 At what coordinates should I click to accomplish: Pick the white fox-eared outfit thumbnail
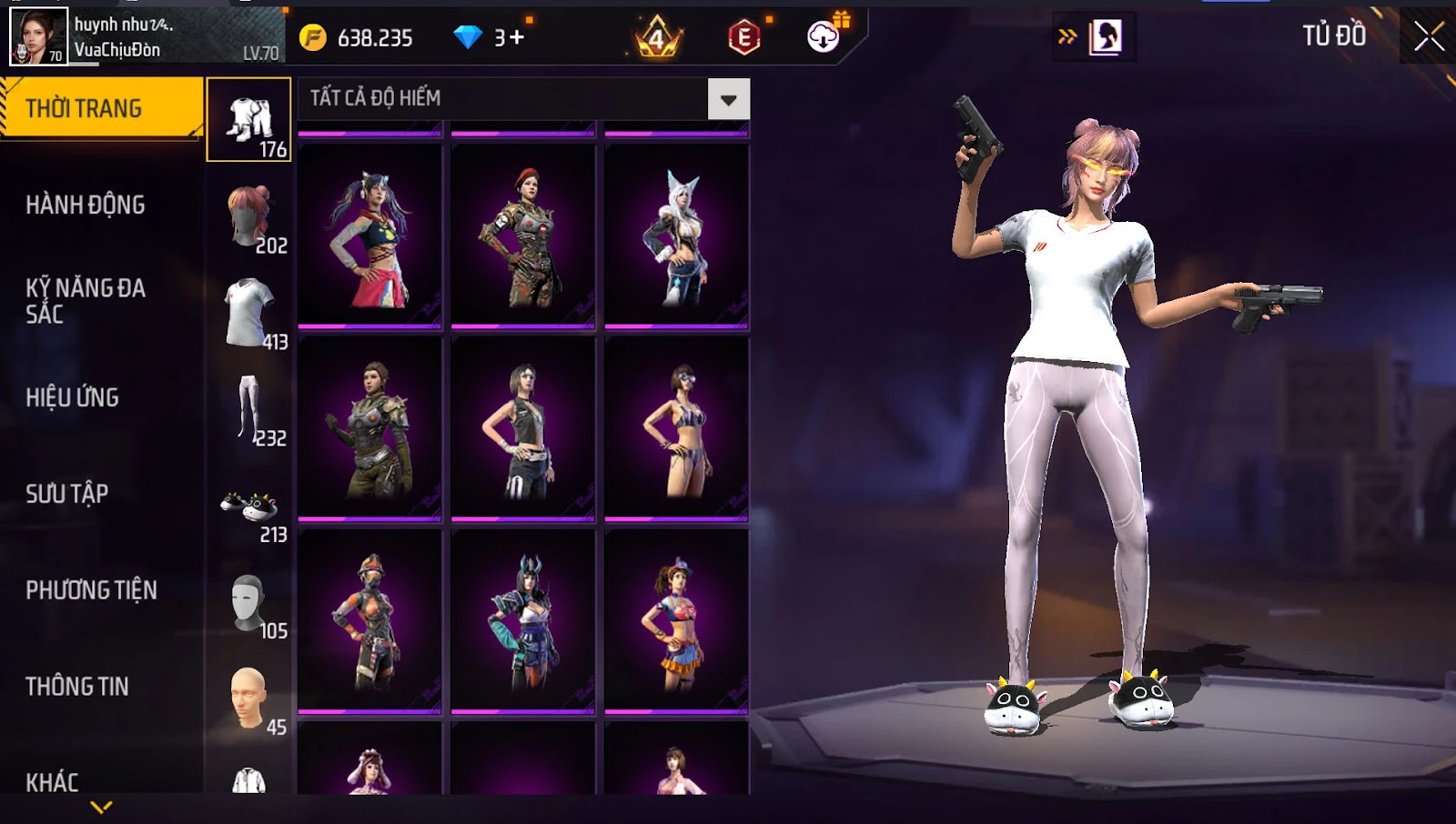(x=676, y=235)
